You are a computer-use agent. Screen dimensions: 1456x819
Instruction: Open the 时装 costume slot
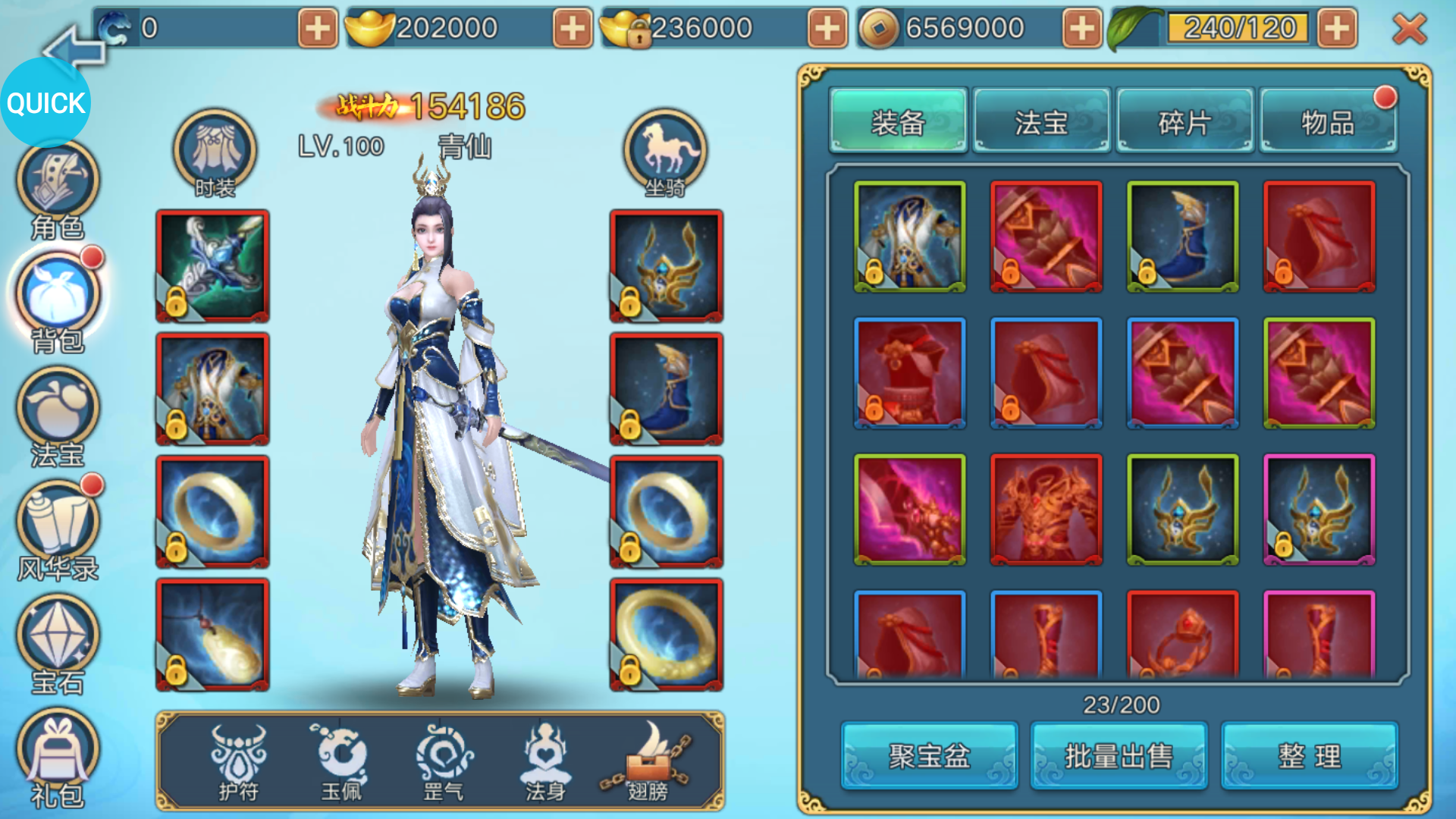coord(215,152)
